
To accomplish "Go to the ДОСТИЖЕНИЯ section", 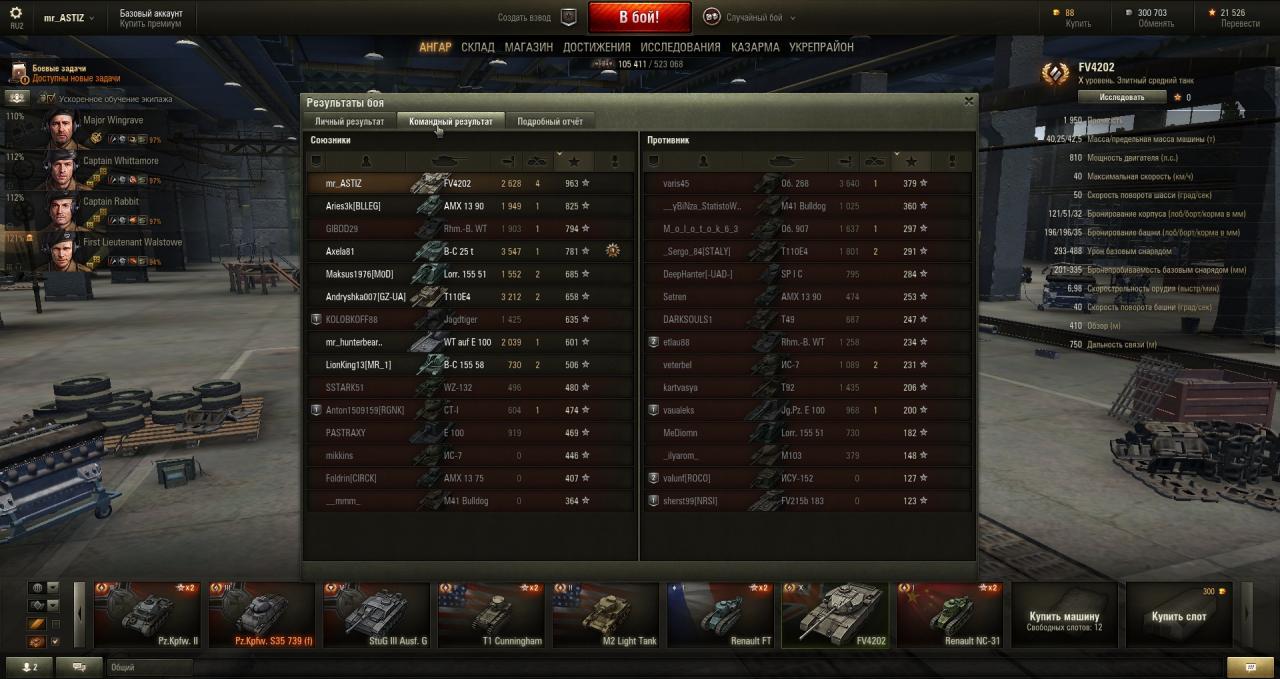I will coord(596,47).
